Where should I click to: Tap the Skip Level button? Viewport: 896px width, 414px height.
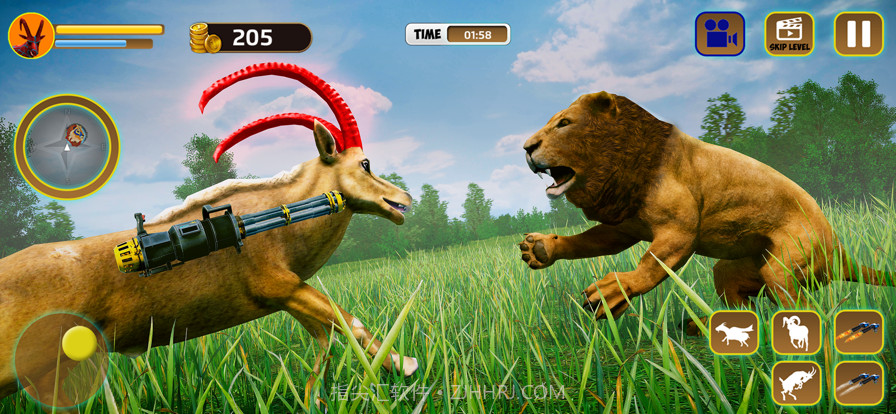click(x=789, y=34)
